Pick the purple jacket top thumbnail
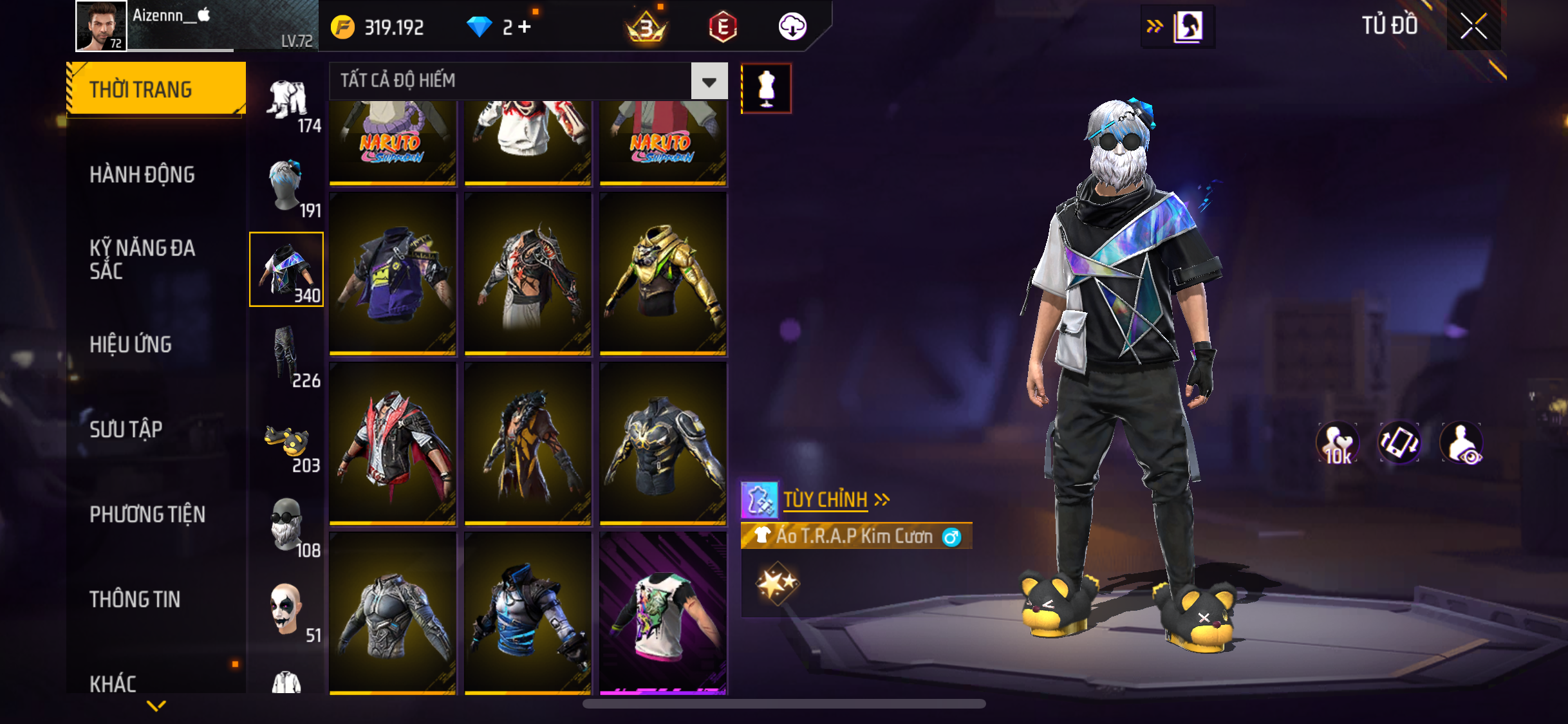 click(x=393, y=274)
